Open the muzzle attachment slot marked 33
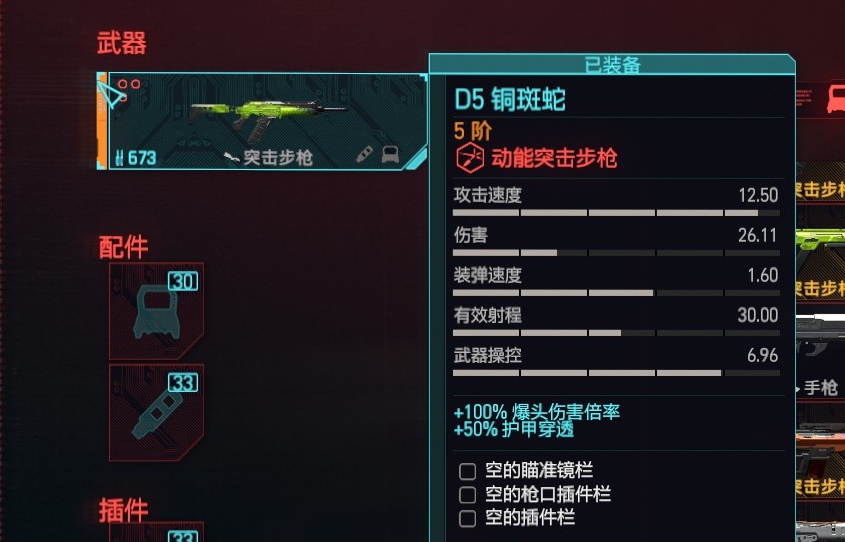The height and width of the screenshot is (542, 845). click(x=156, y=414)
